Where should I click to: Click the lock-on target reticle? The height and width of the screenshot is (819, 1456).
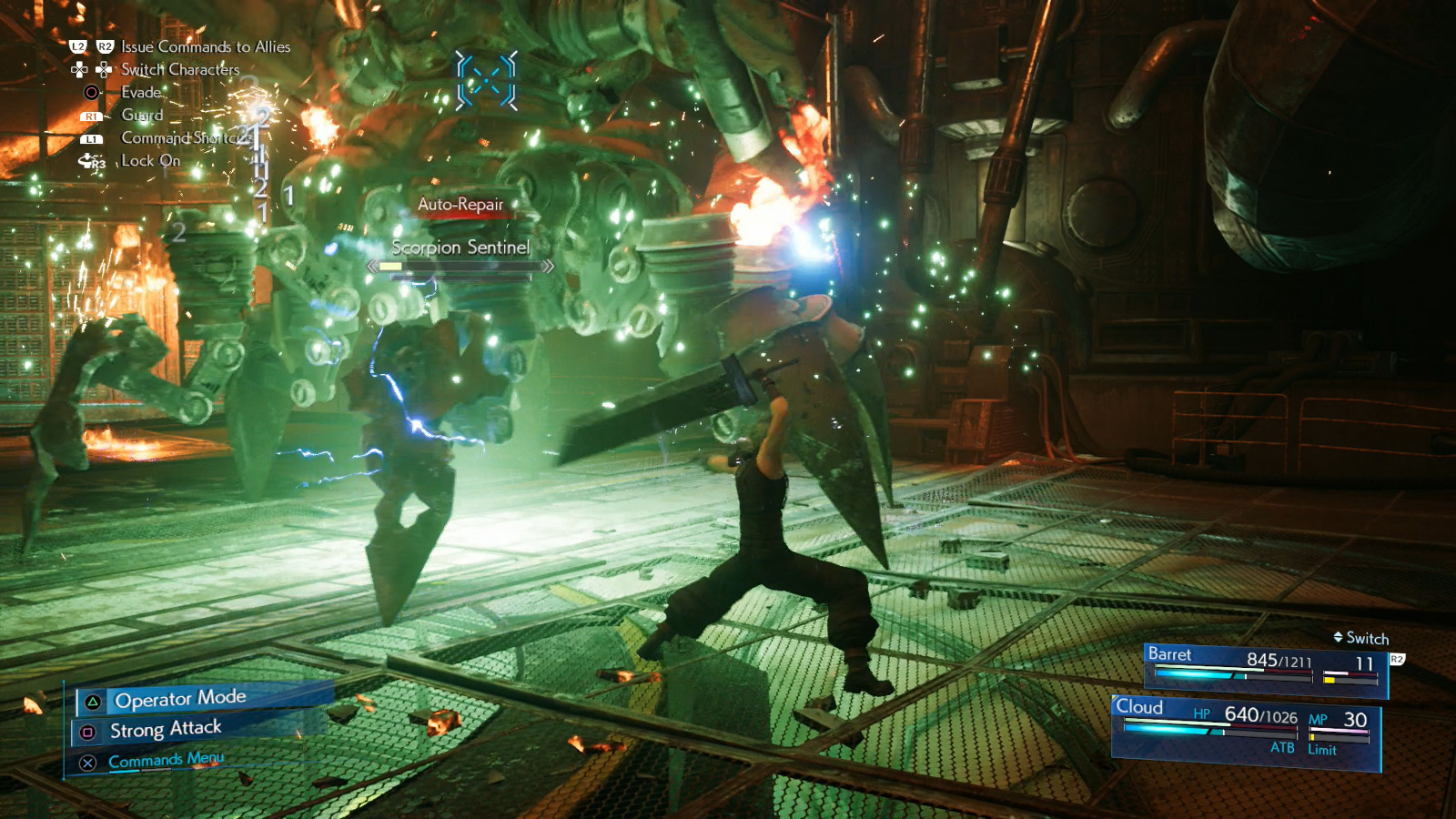coord(487,80)
